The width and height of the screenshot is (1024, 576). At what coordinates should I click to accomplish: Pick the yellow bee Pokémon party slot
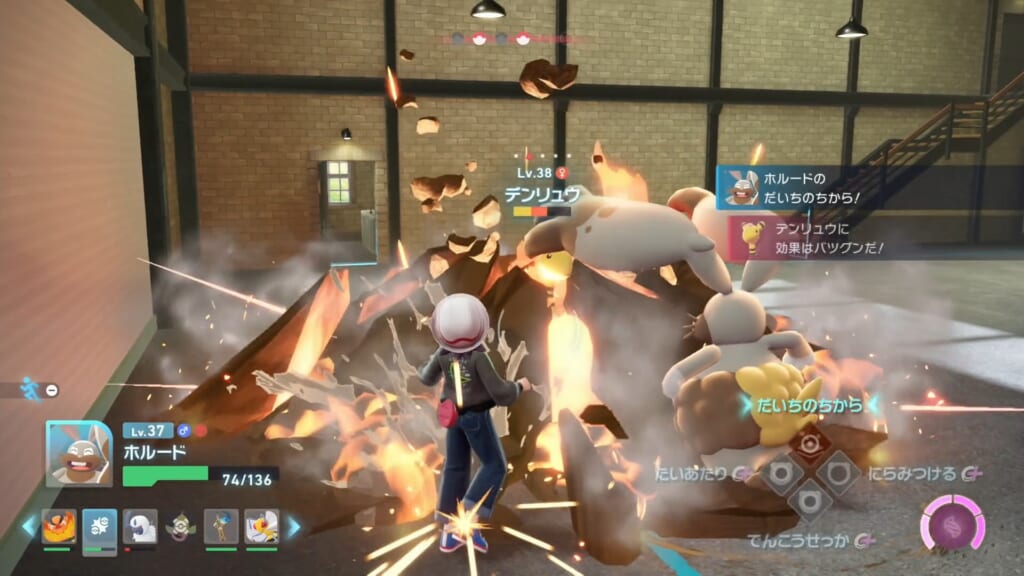pos(261,526)
